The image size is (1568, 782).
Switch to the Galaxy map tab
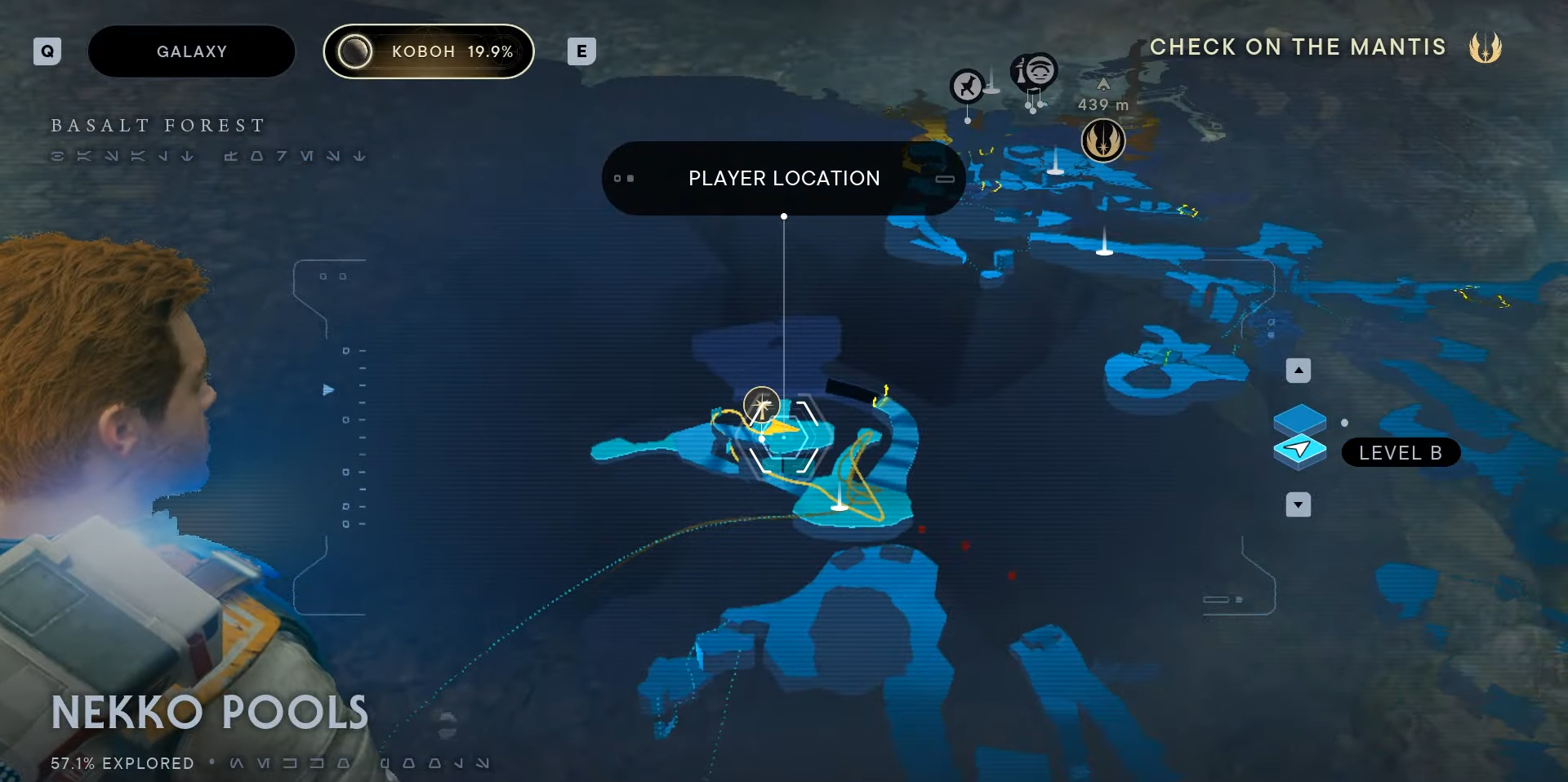coord(191,51)
